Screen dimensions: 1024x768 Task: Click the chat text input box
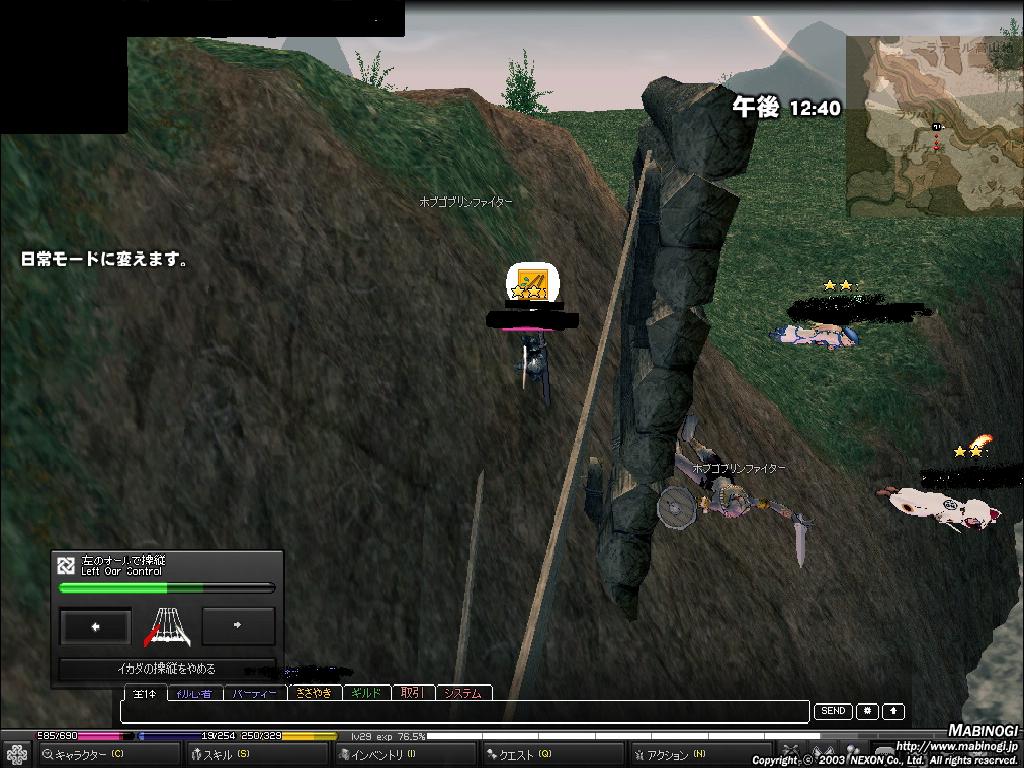click(x=464, y=712)
